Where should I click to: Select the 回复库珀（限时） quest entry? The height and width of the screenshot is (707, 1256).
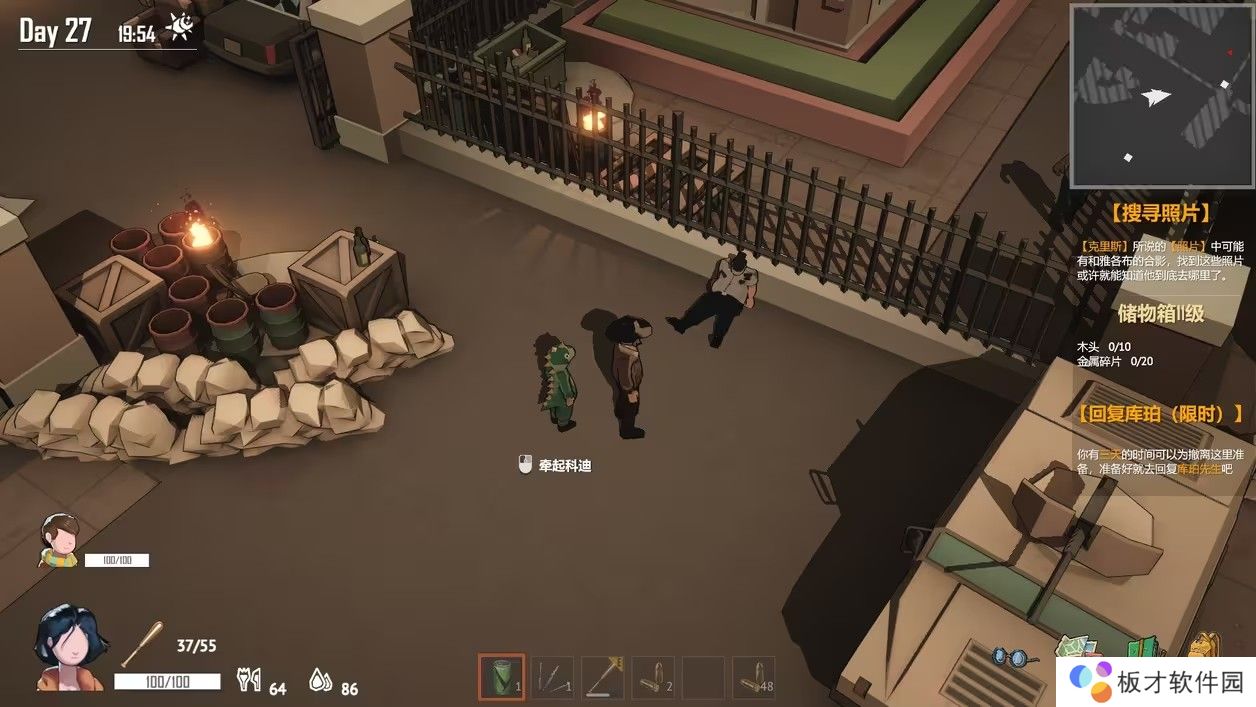1160,413
